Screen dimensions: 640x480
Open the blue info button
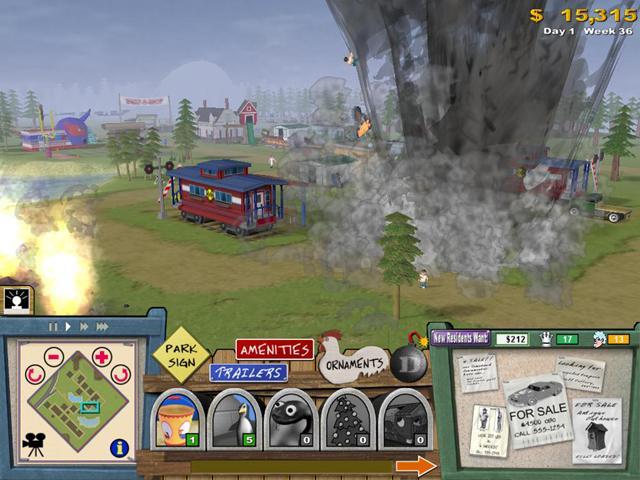click(120, 447)
